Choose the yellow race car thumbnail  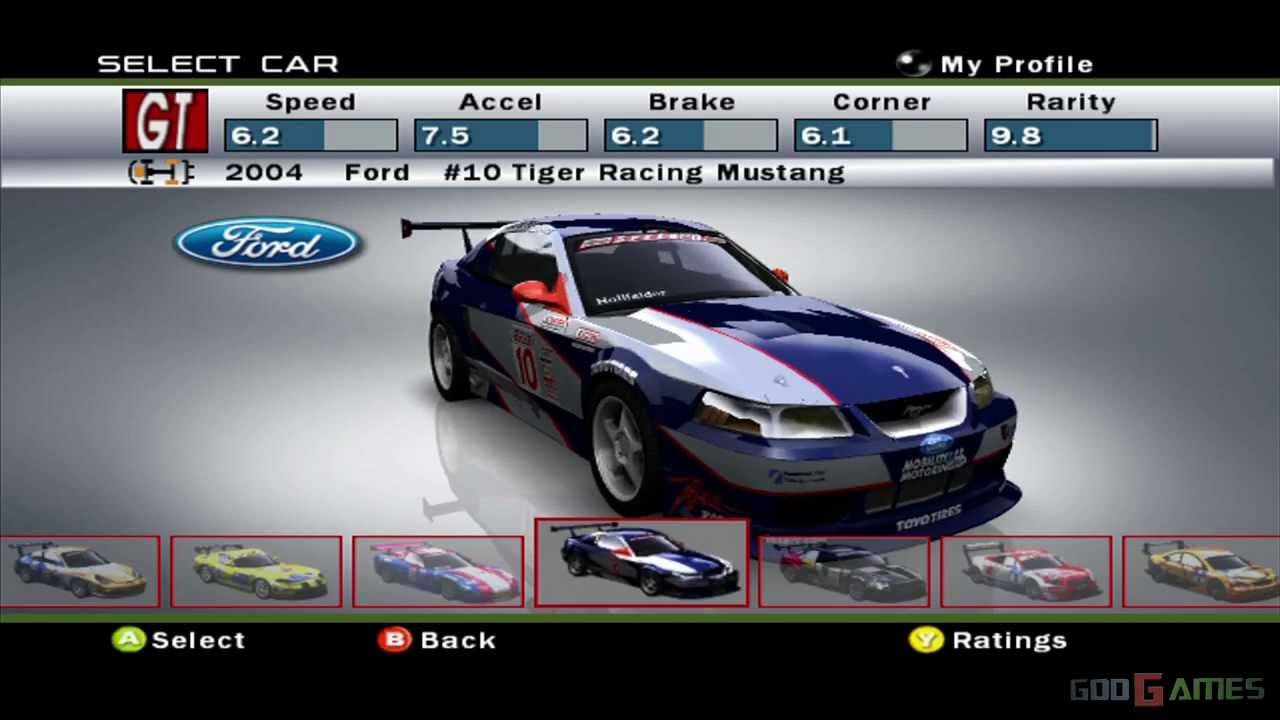[x=256, y=571]
